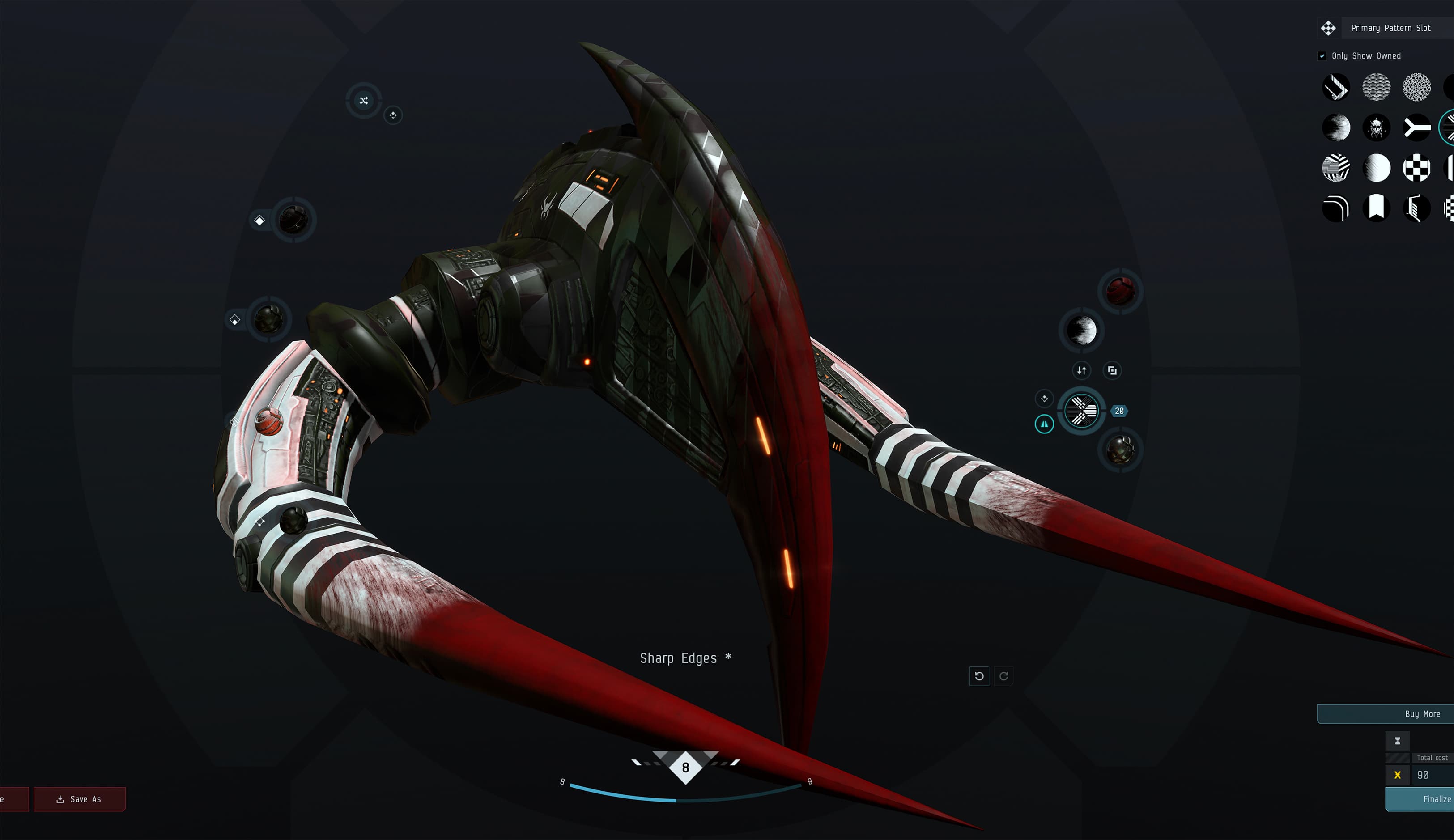Image resolution: width=1454 pixels, height=840 pixels.
Task: Undo the last design change
Action: tap(979, 676)
